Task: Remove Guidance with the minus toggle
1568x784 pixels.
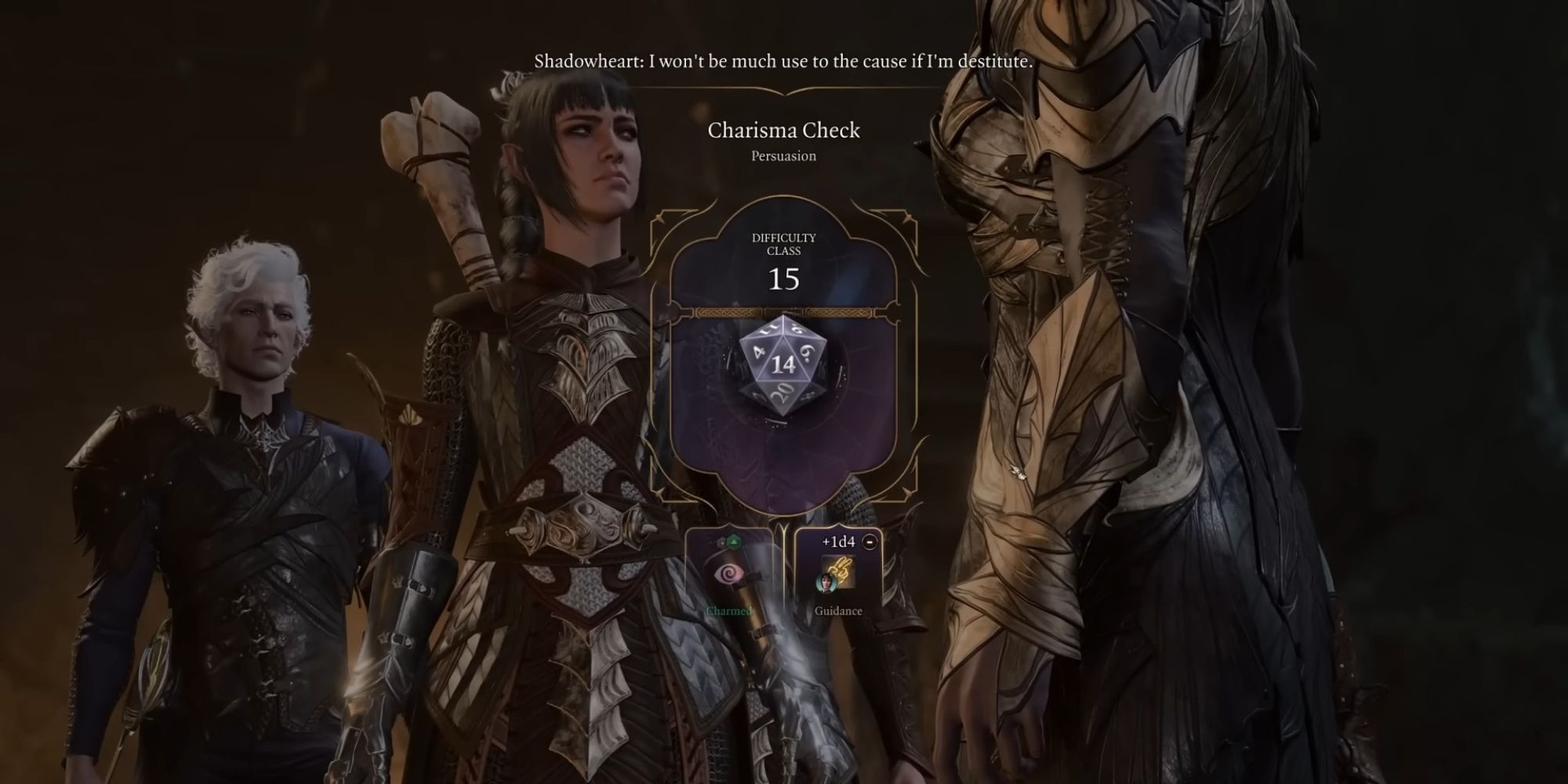Action: click(x=869, y=543)
